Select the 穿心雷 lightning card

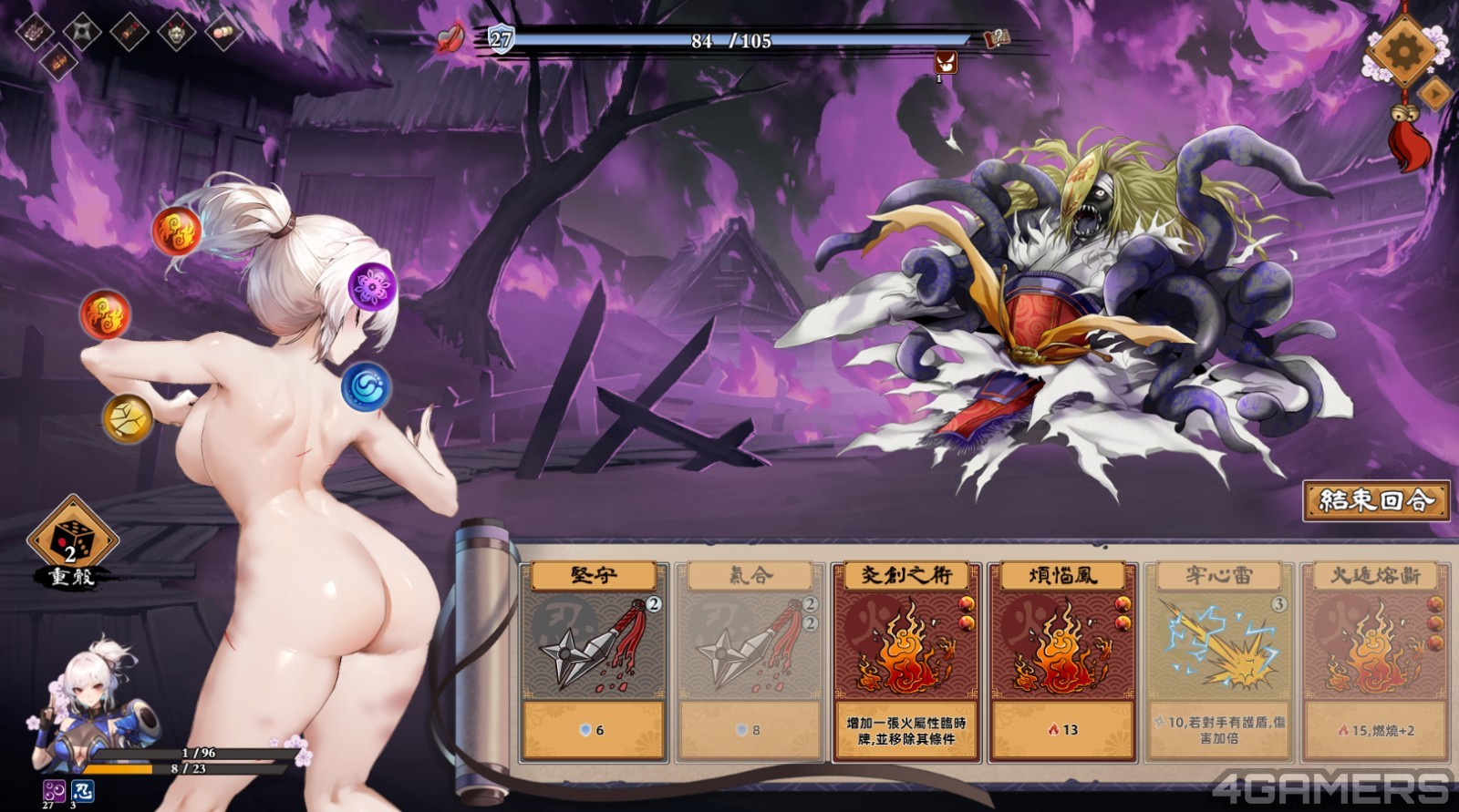1219,662
